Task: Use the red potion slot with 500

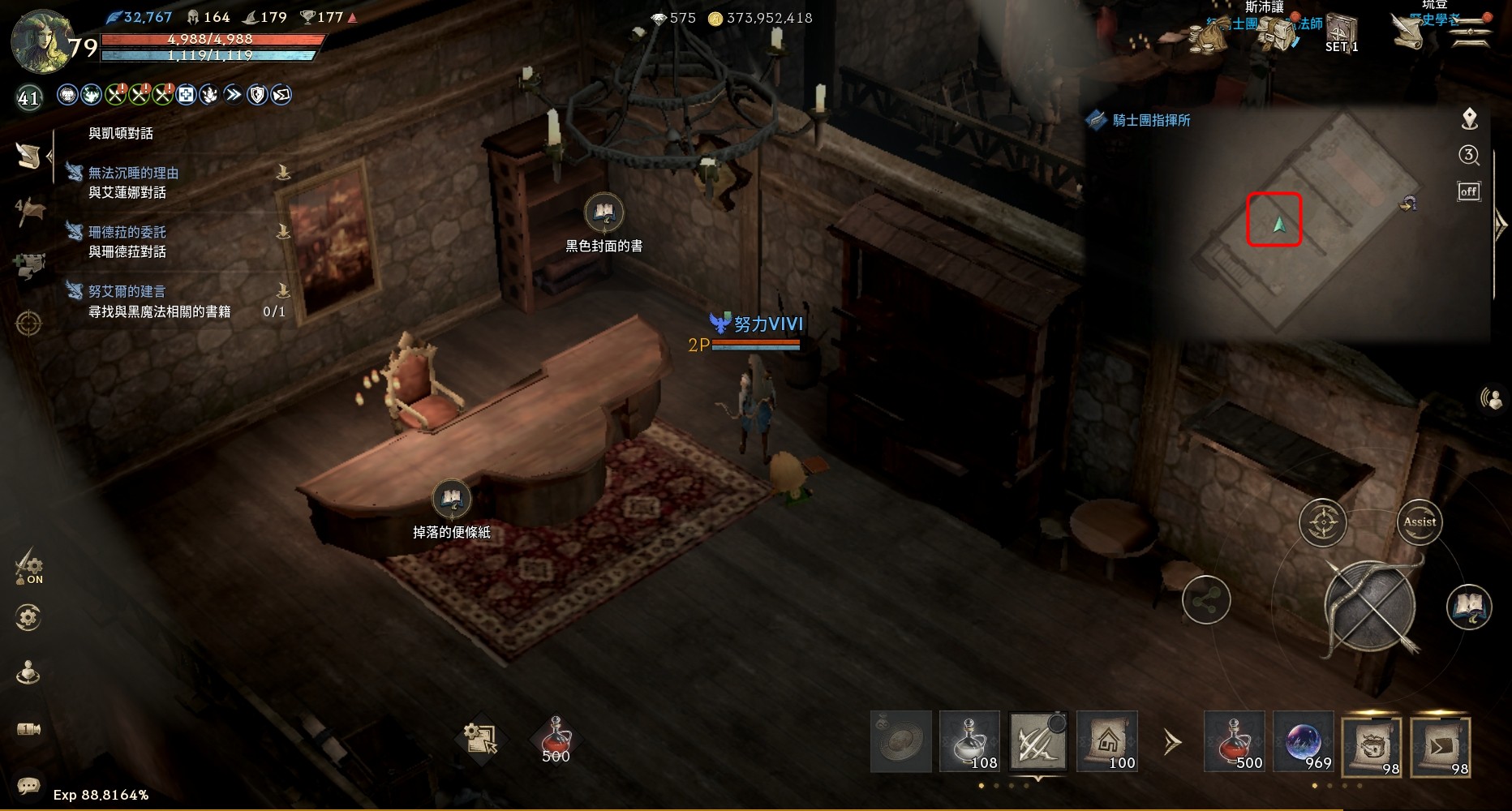Action: click(1234, 741)
